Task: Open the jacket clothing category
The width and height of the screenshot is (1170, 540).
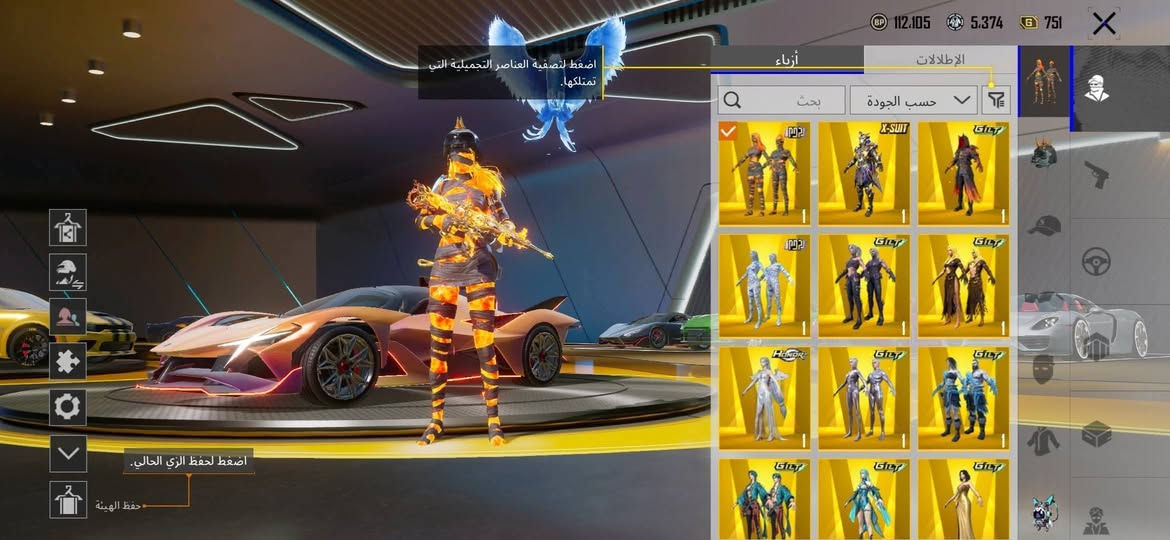Action: [1044, 440]
